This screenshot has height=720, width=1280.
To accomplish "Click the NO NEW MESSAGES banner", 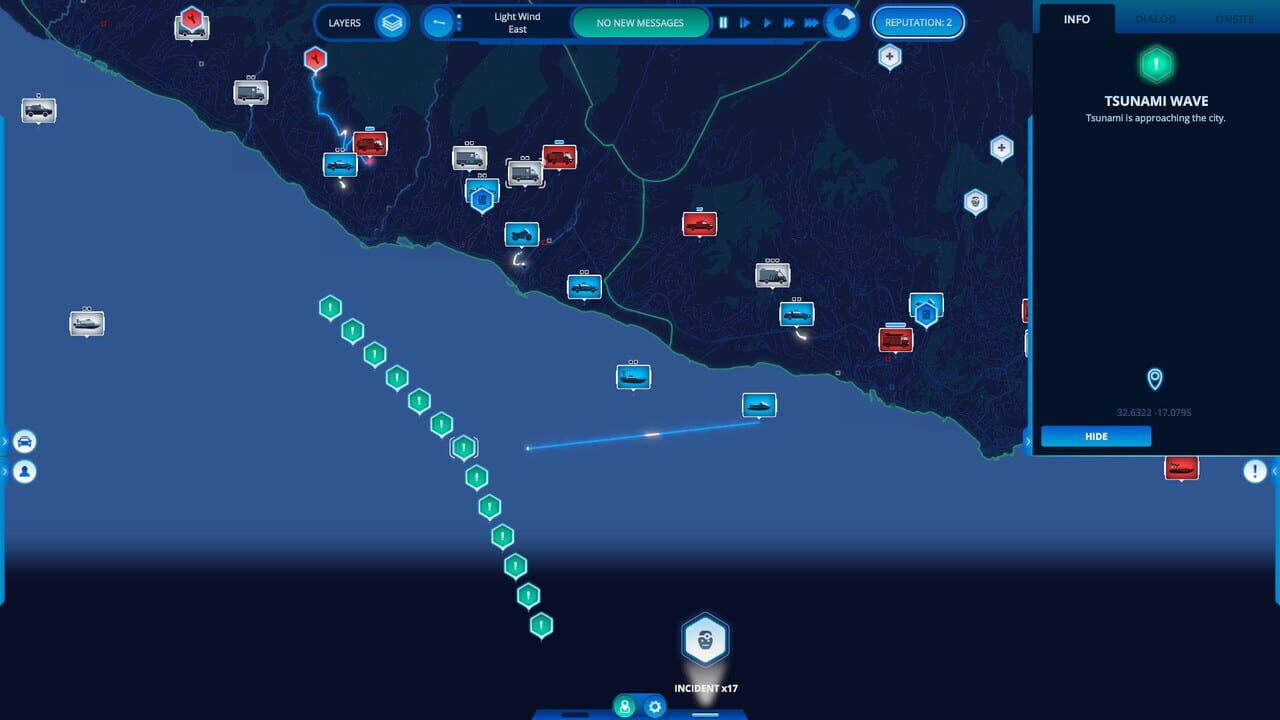I will coord(640,22).
